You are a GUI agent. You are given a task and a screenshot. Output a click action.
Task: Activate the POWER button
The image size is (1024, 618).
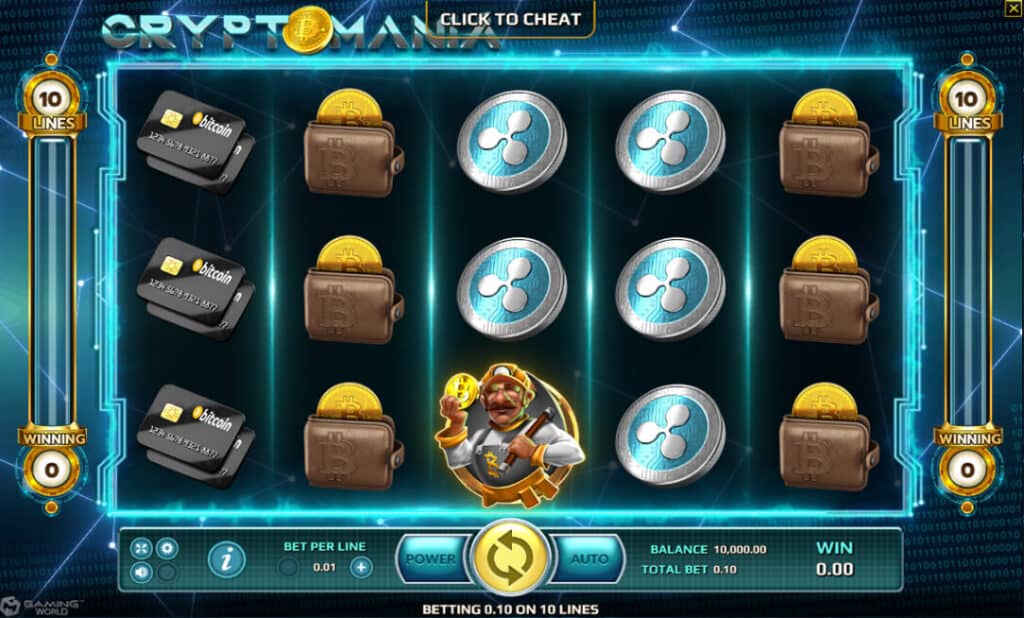click(431, 560)
